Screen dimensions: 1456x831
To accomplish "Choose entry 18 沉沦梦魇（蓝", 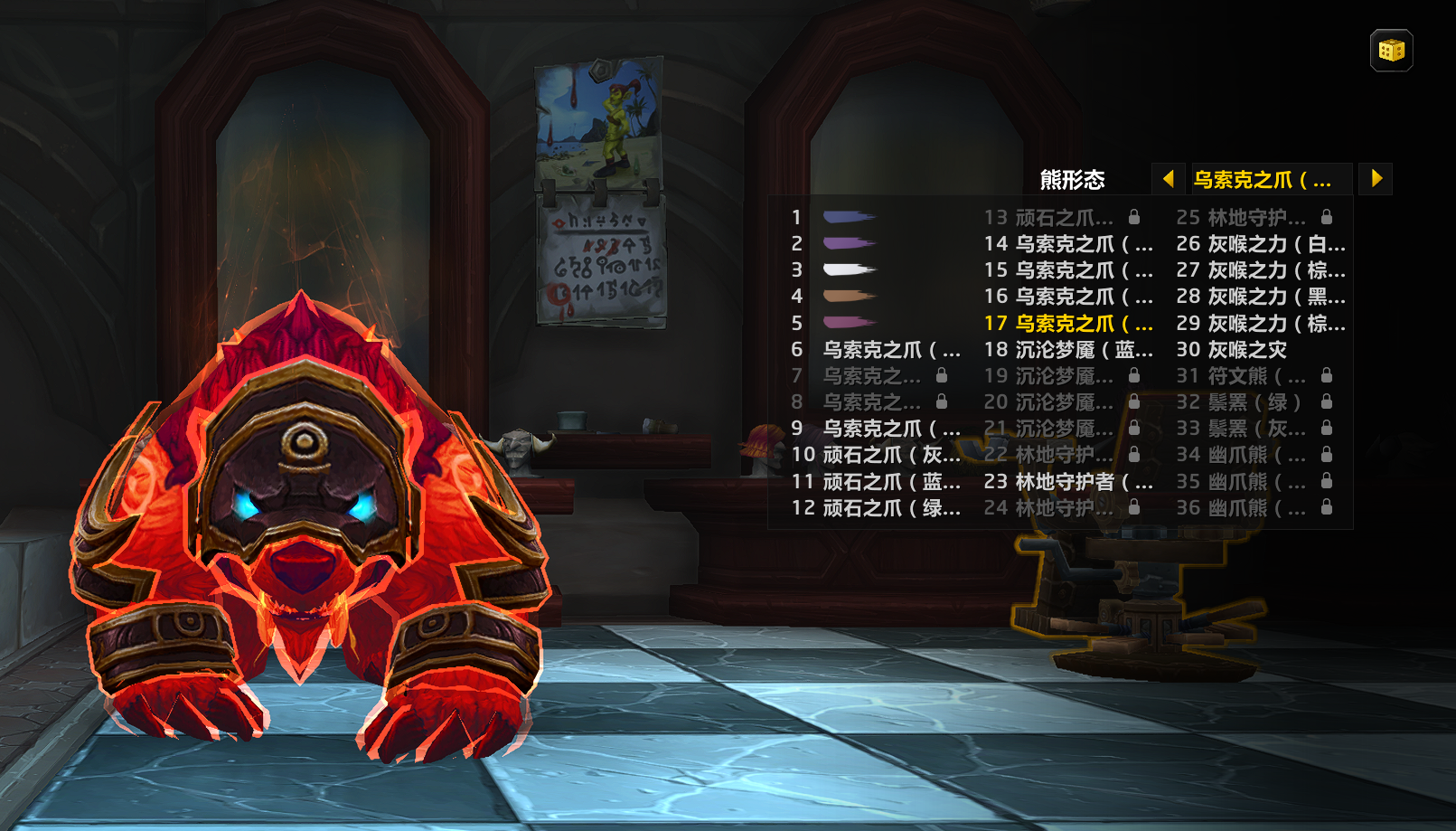I will pyautogui.click(x=1083, y=349).
